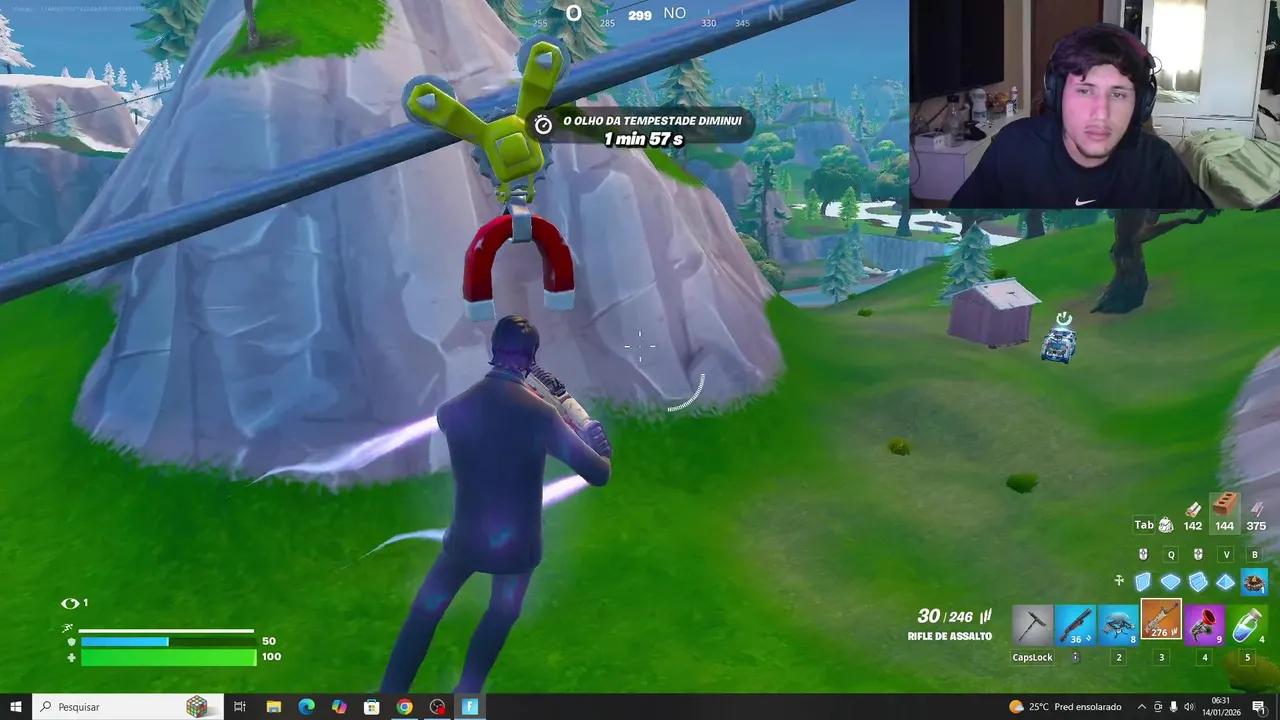
Task: Open the backpack inventory icon beside Tab
Action: pyautogui.click(x=1168, y=524)
